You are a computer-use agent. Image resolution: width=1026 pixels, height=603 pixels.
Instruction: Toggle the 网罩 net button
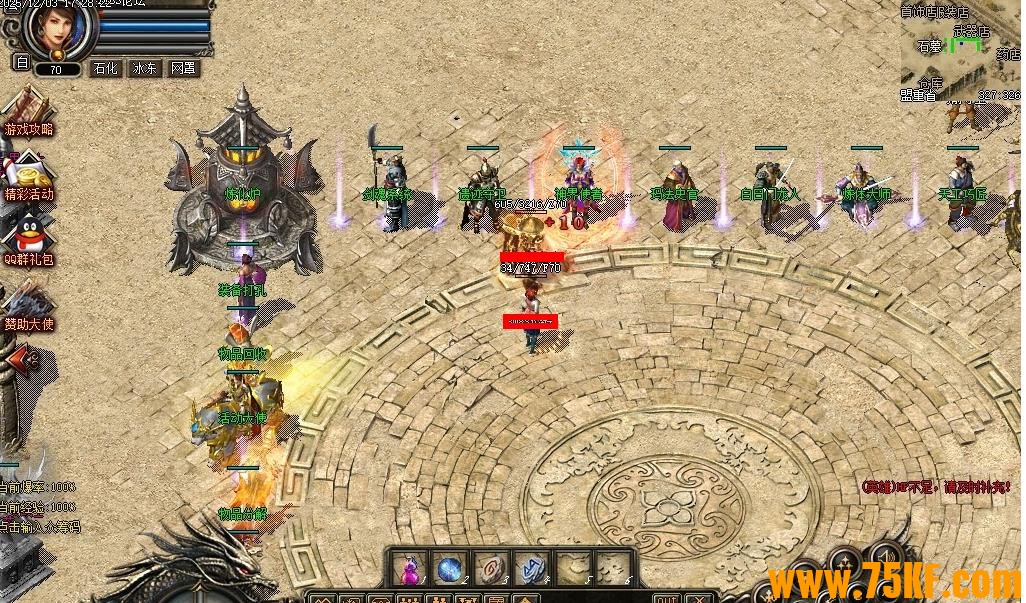coord(183,69)
